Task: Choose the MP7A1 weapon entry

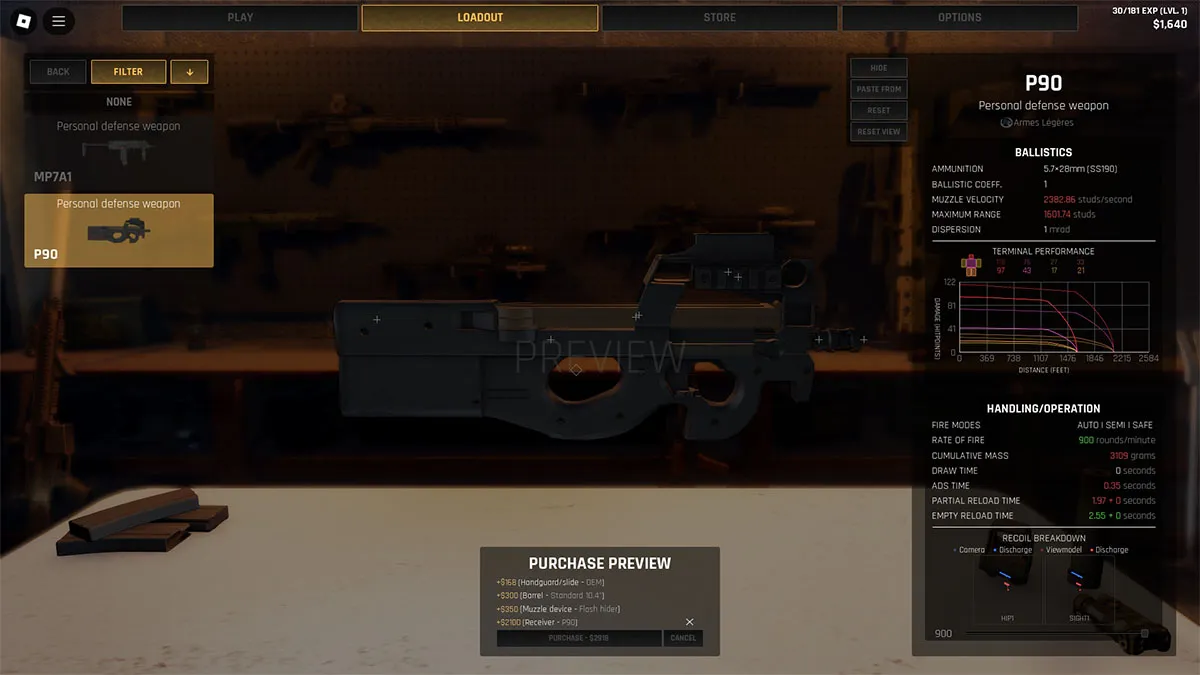Action: tap(119, 150)
